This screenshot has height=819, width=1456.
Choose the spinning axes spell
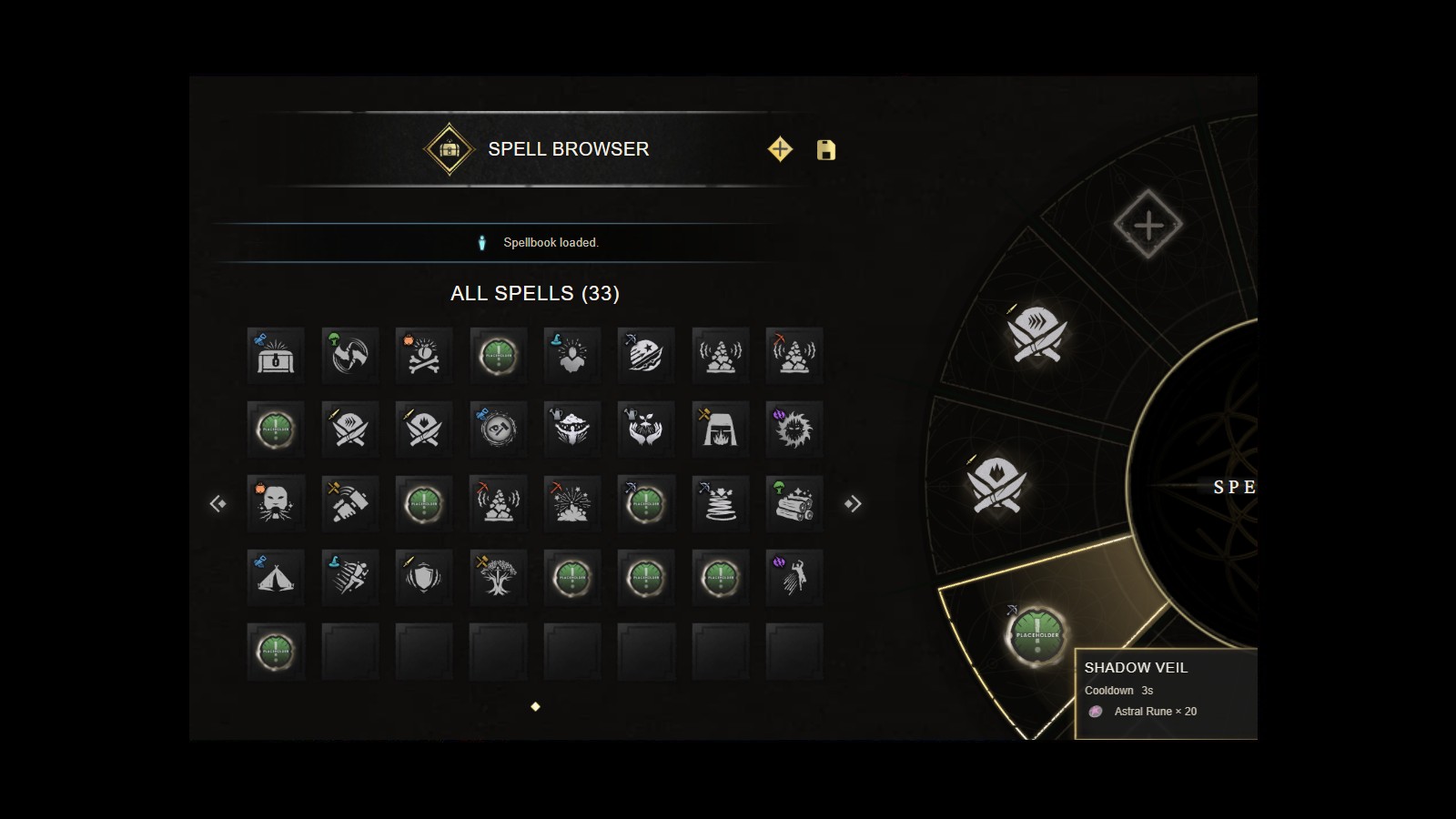[x=350, y=355]
